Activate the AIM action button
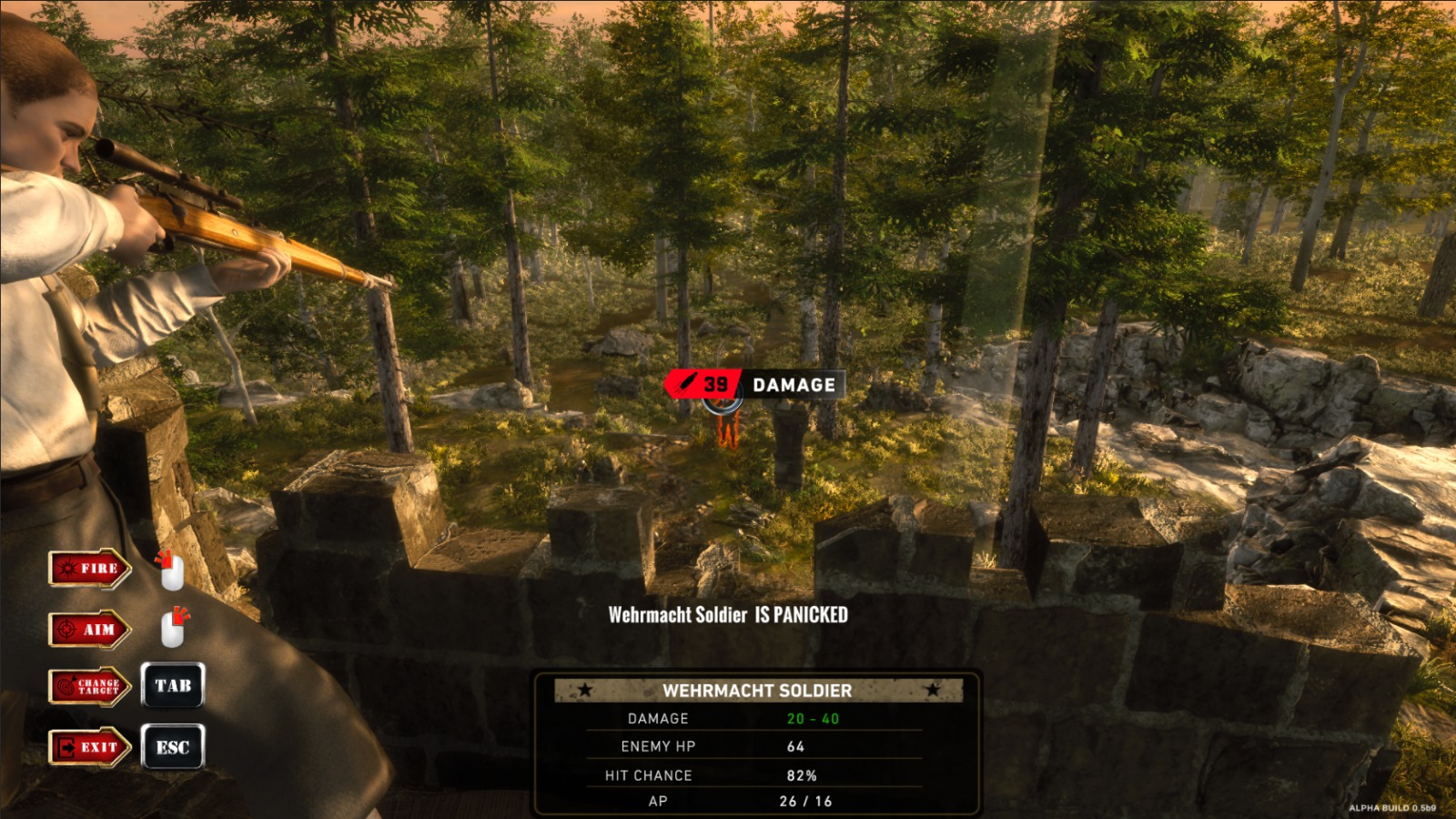Image resolution: width=1456 pixels, height=819 pixels. (89, 630)
